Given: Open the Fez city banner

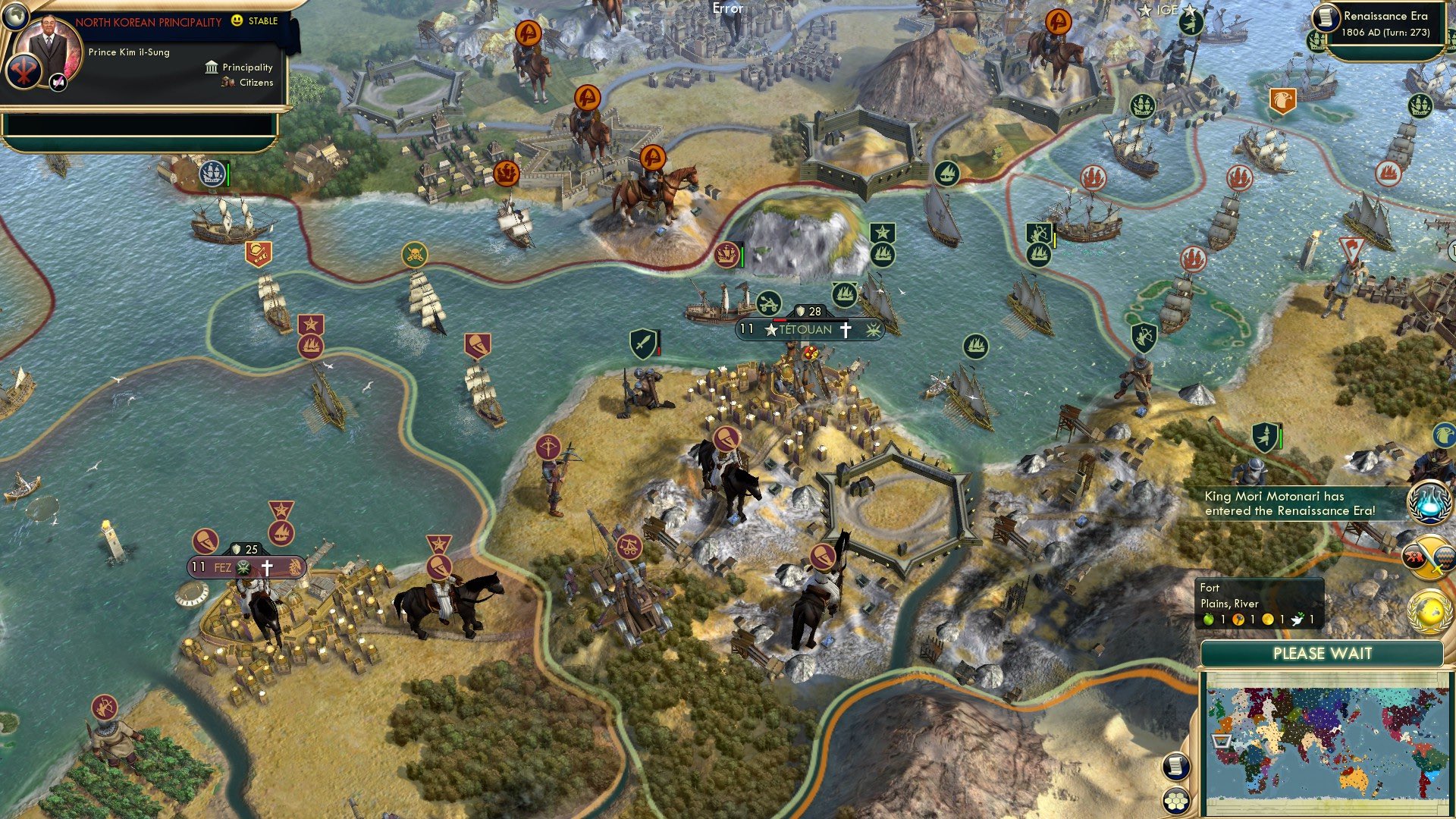Looking at the screenshot, I should coord(245,566).
